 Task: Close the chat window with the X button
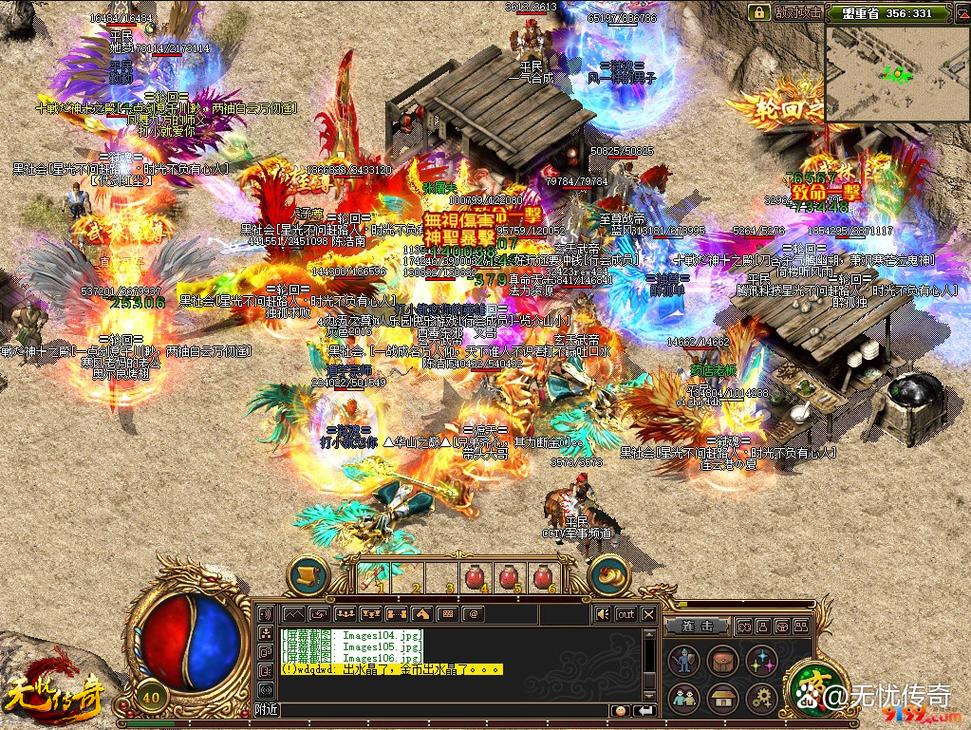point(649,613)
